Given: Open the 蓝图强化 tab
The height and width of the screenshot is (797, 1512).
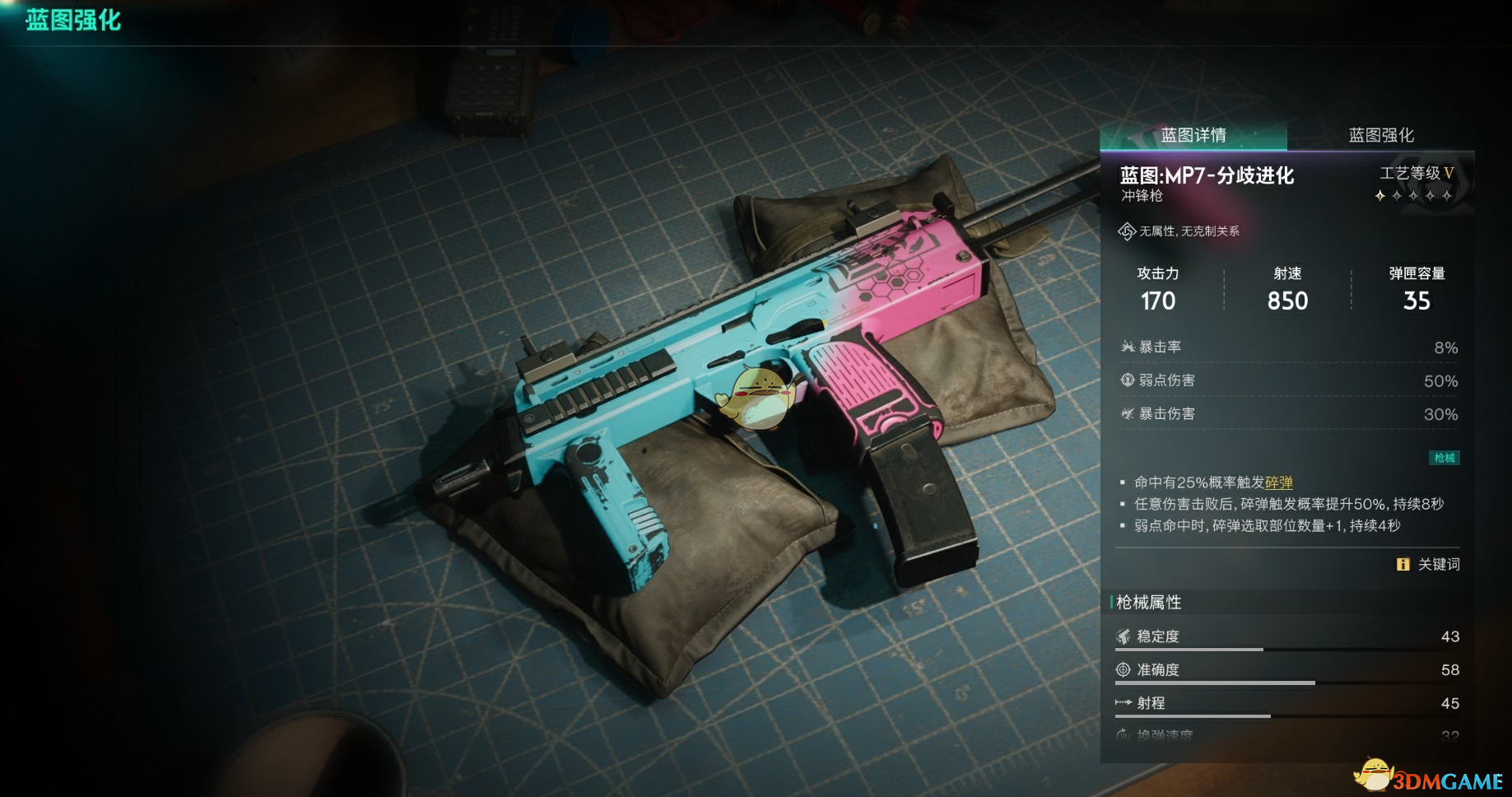Looking at the screenshot, I should tap(1381, 135).
